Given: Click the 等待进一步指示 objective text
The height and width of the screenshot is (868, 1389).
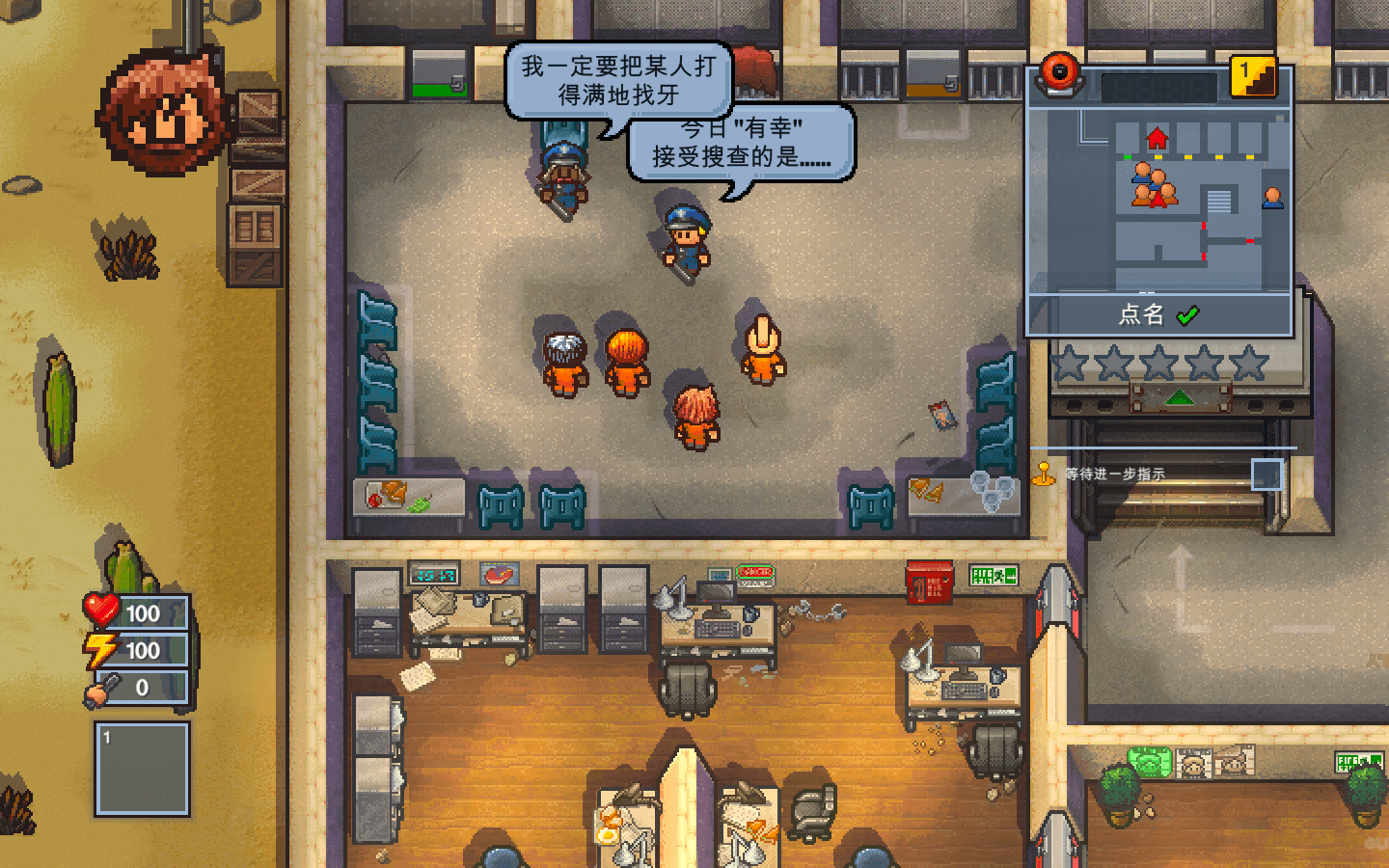Looking at the screenshot, I should (x=1115, y=473).
